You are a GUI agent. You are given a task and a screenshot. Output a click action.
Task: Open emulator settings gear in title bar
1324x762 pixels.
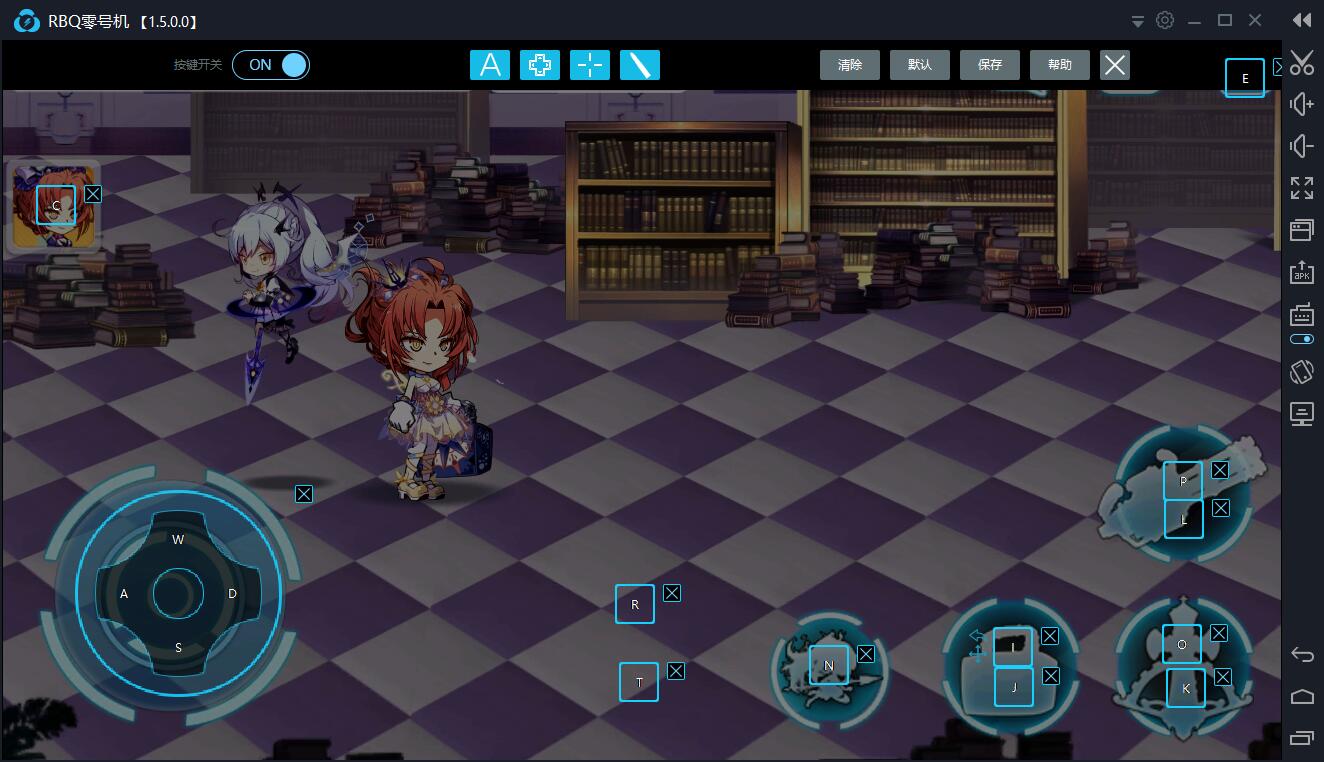1165,20
